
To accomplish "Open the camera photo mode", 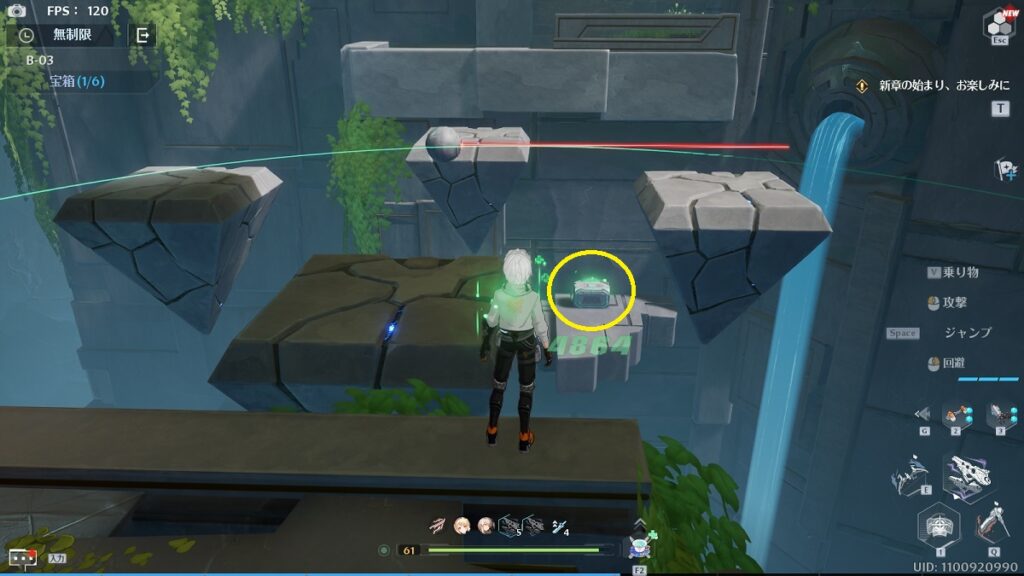I will point(16,10).
